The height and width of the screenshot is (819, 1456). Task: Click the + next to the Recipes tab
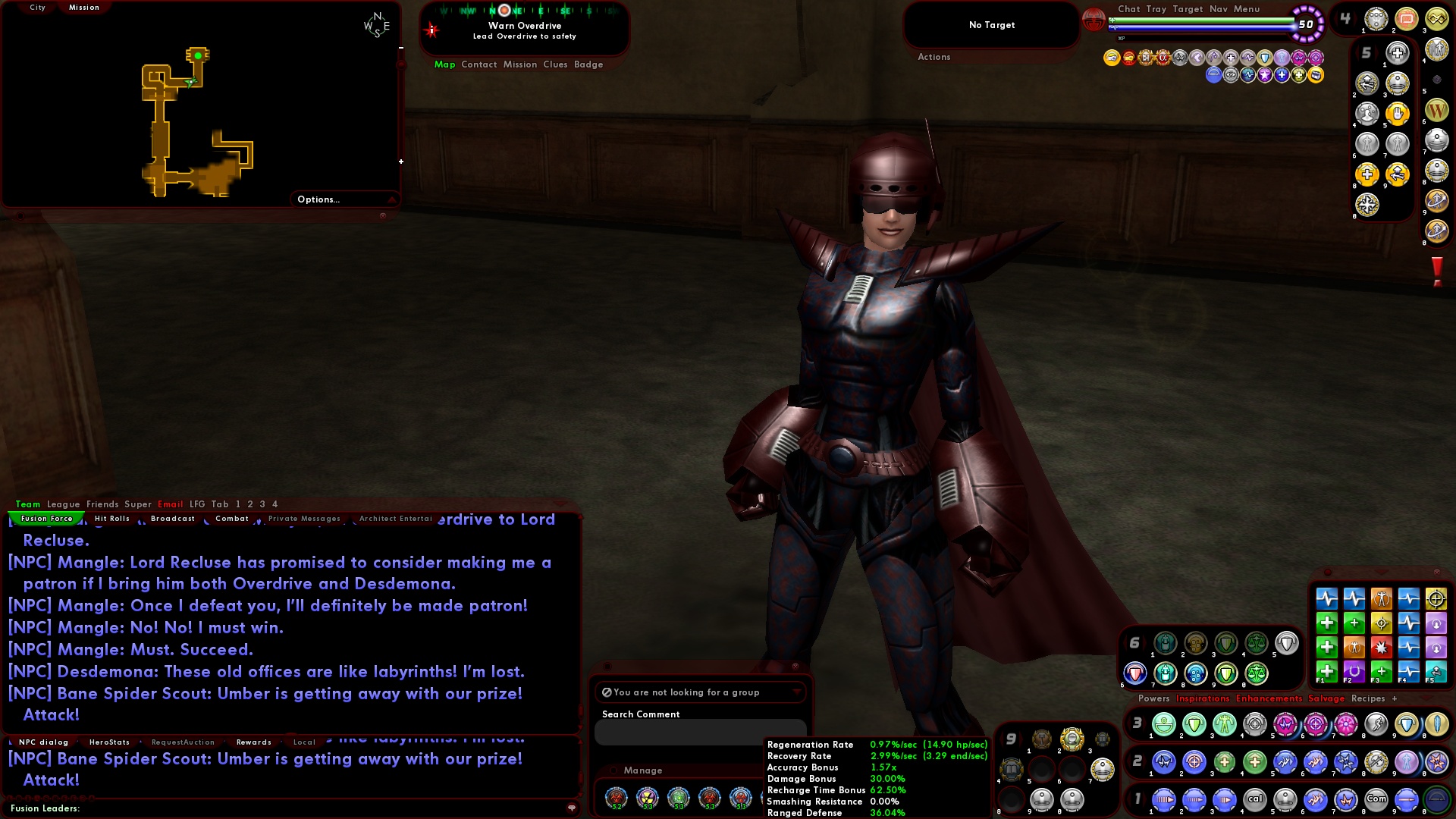coord(1395,698)
